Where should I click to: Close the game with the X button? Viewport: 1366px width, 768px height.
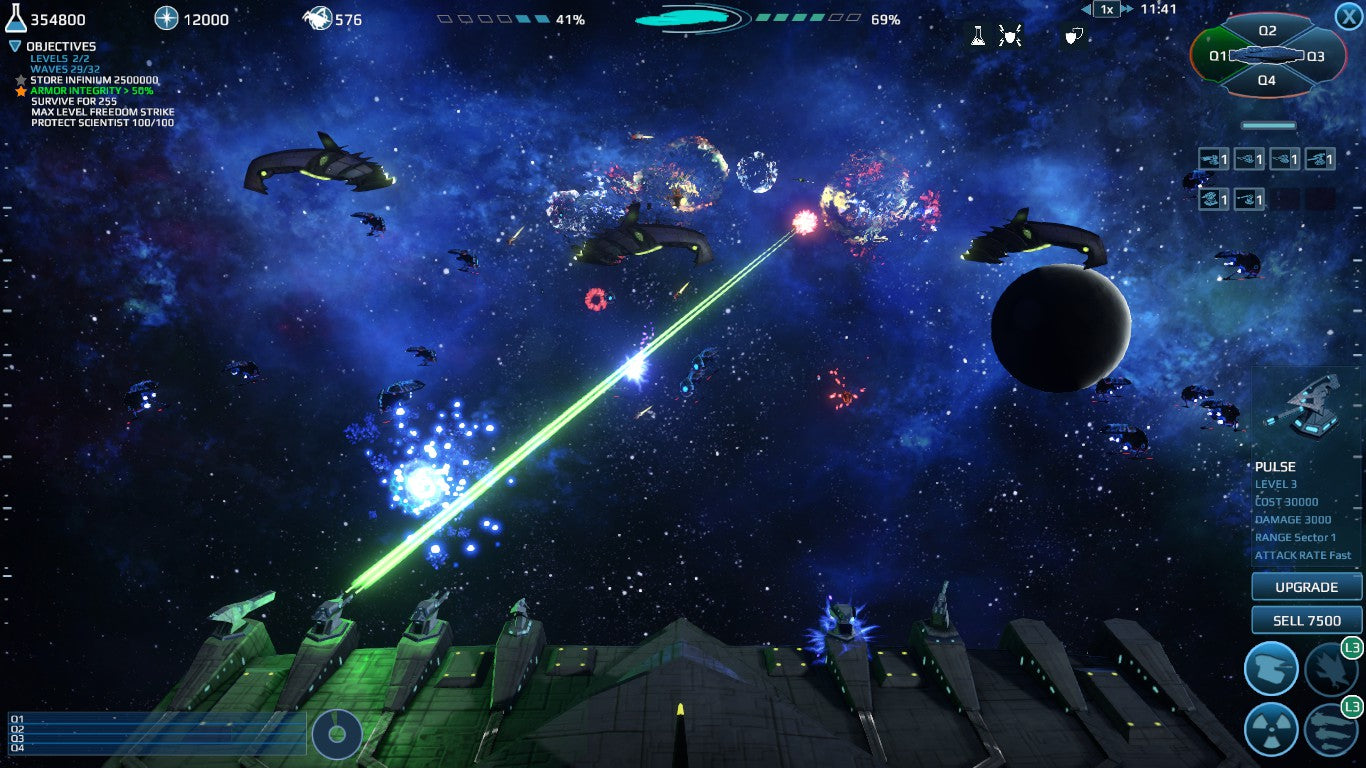pyautogui.click(x=1347, y=15)
